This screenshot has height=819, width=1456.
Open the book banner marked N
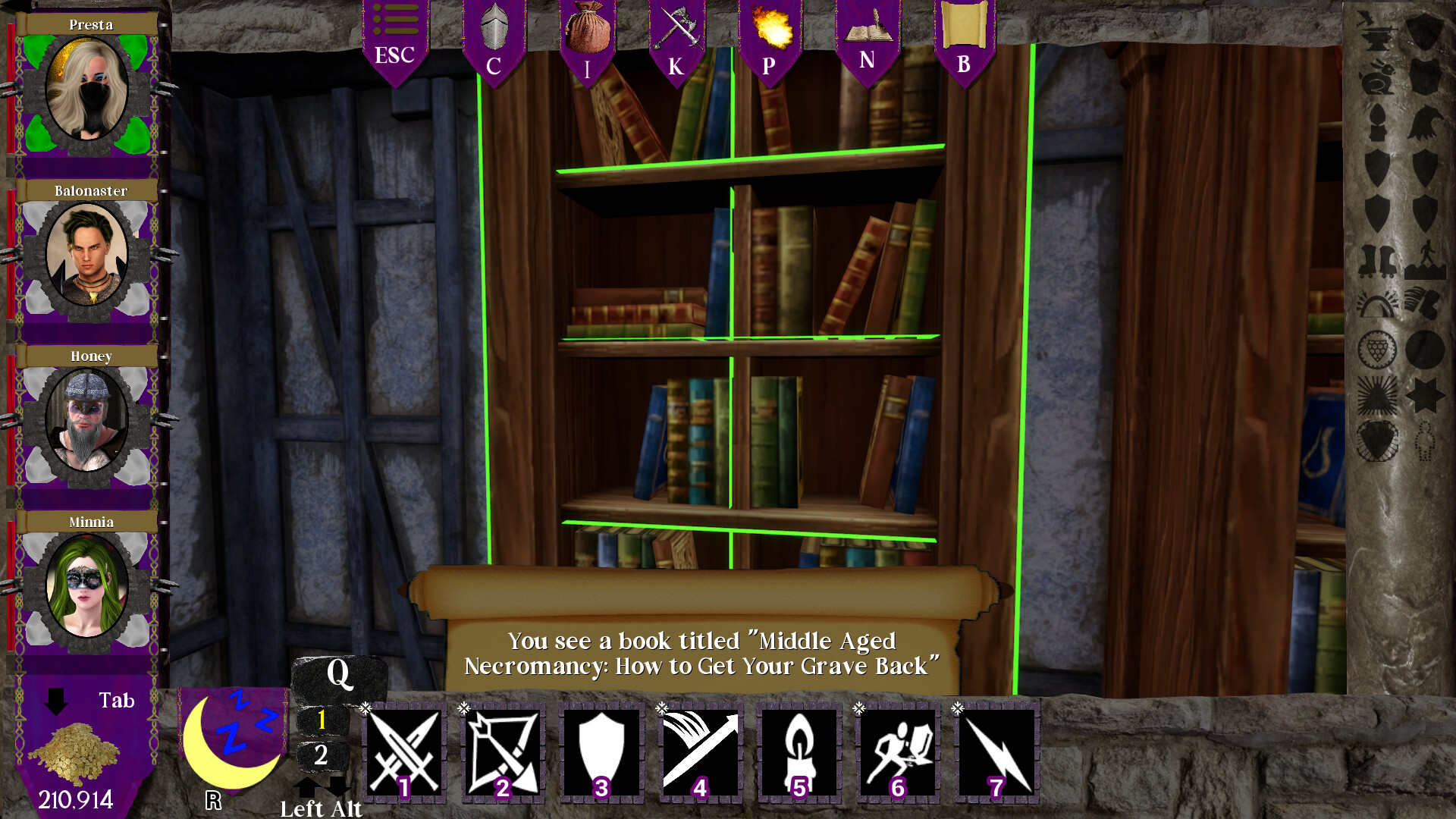[867, 38]
